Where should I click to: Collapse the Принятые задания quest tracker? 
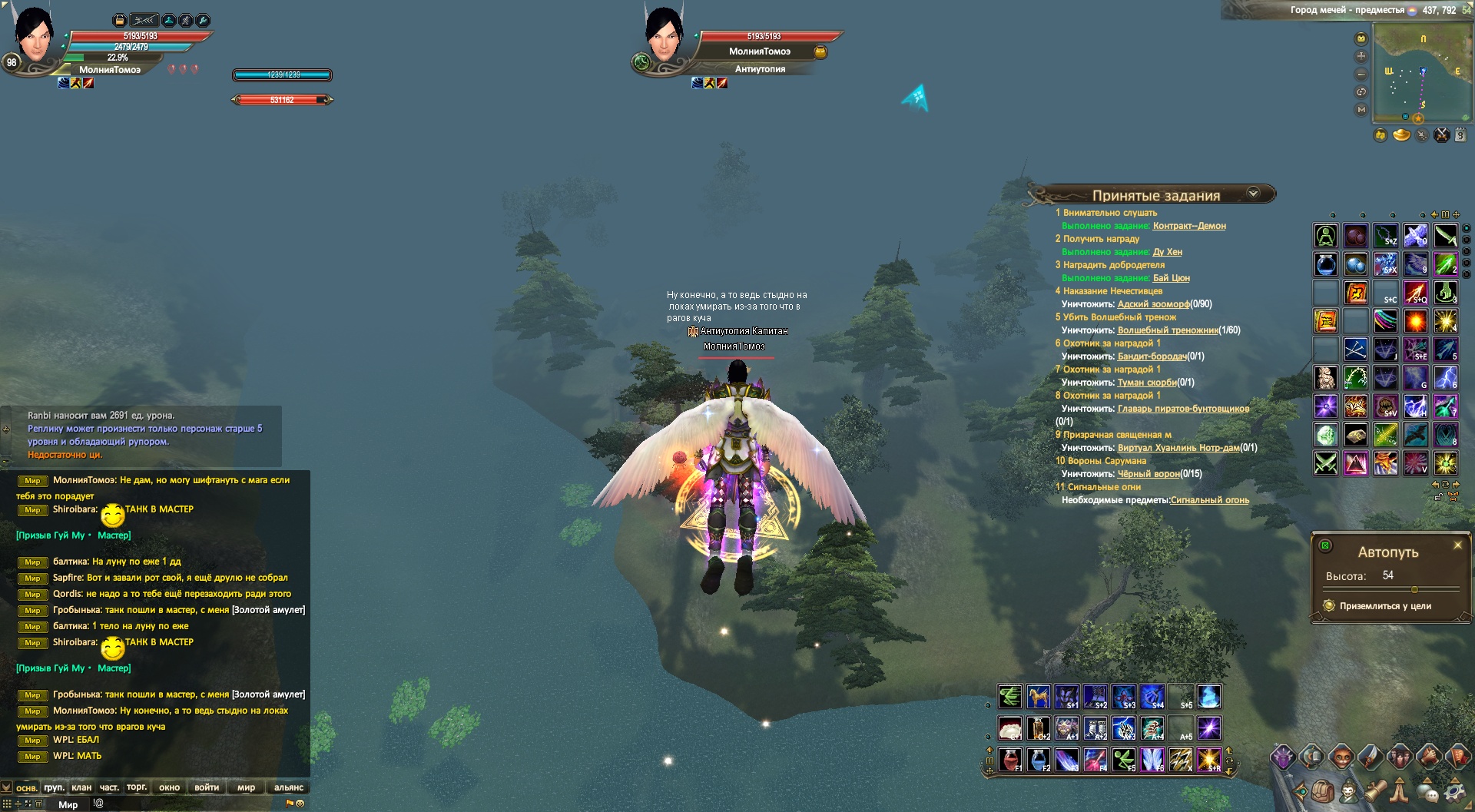(1253, 194)
